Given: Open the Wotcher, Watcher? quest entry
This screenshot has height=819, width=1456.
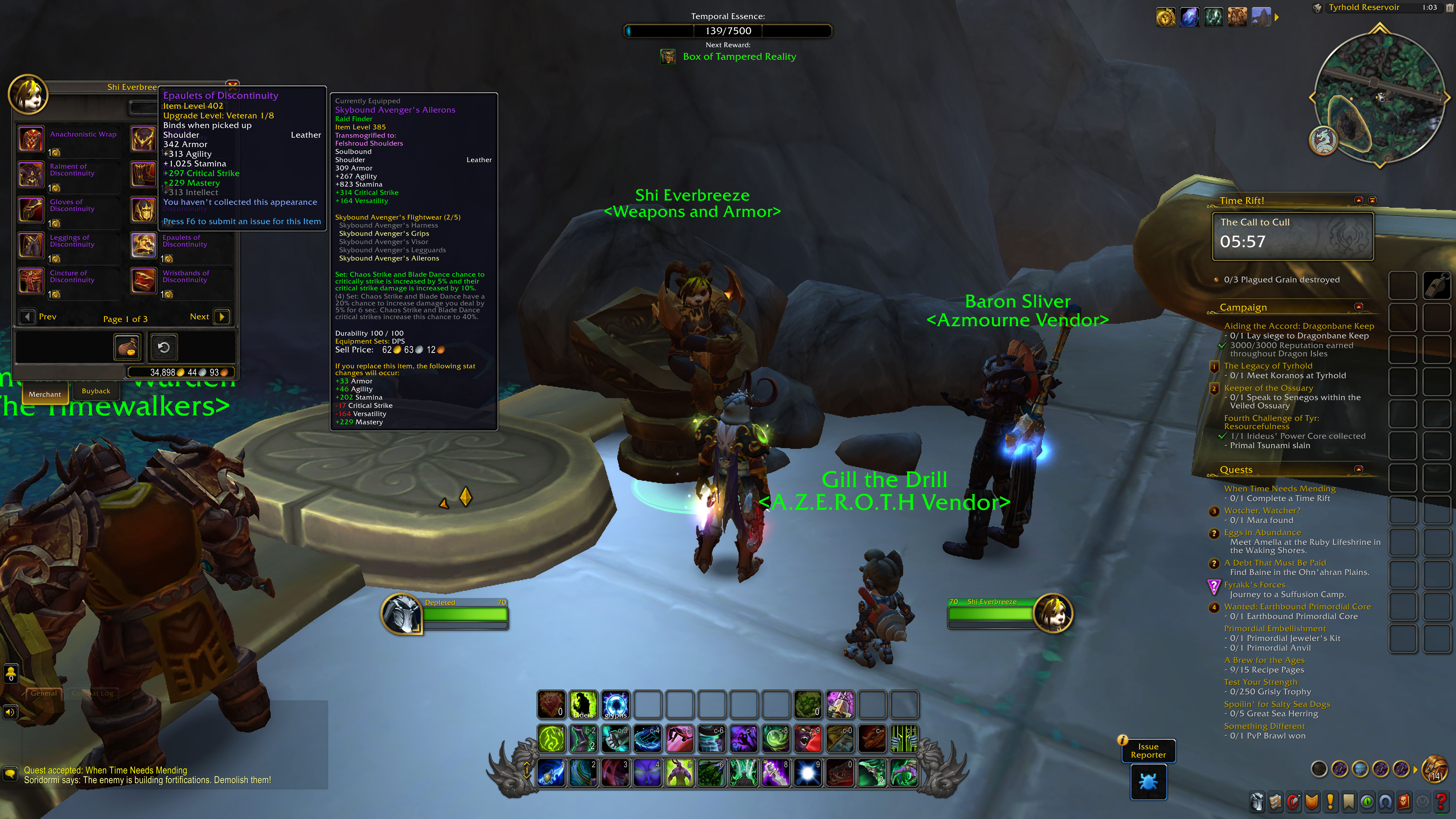Looking at the screenshot, I should pos(1261,510).
